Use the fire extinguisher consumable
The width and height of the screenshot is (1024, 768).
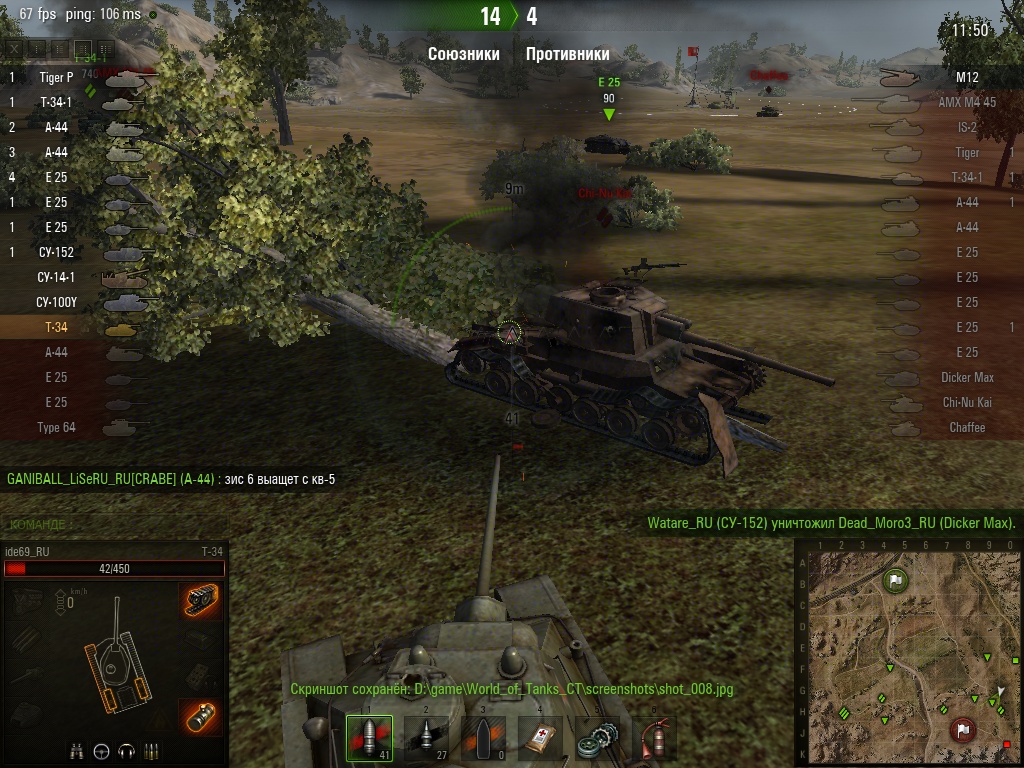[x=655, y=738]
